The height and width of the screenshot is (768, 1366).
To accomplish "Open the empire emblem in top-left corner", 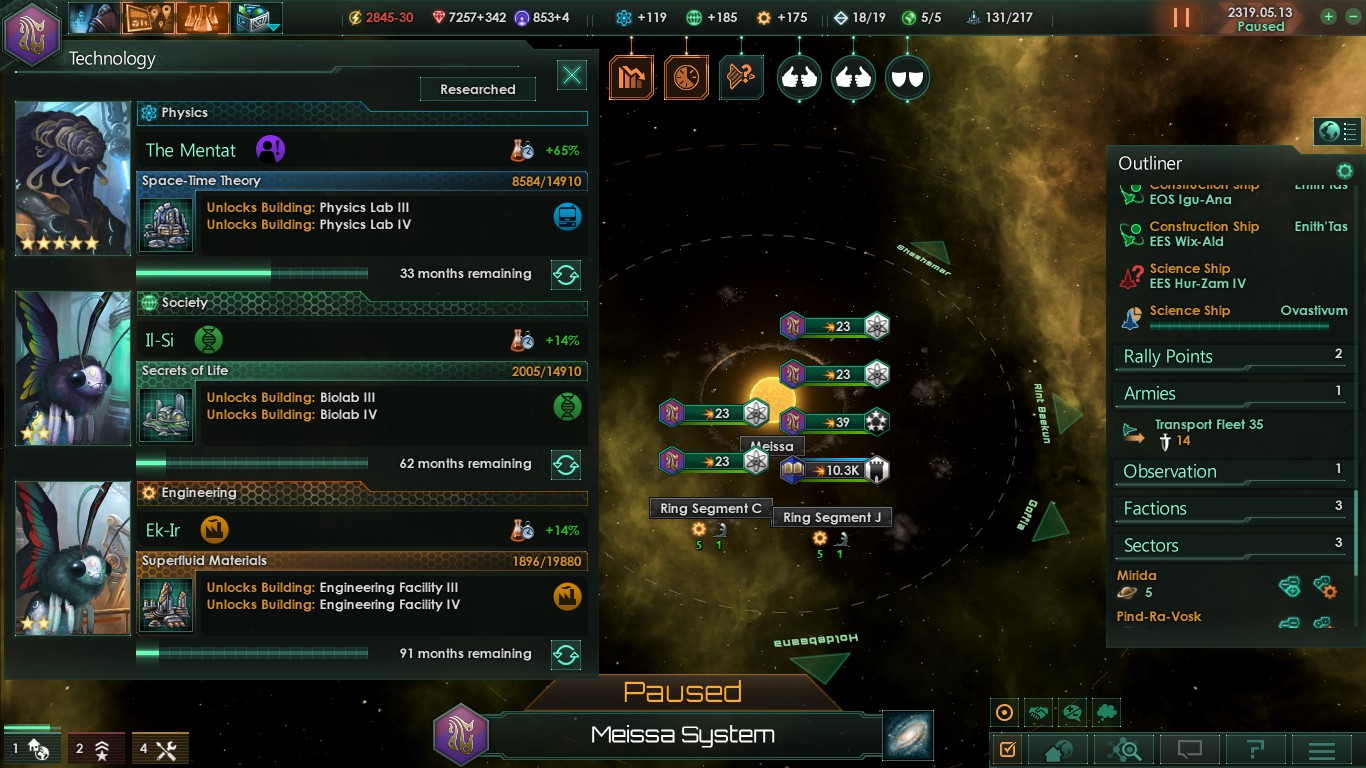I will (x=32, y=33).
